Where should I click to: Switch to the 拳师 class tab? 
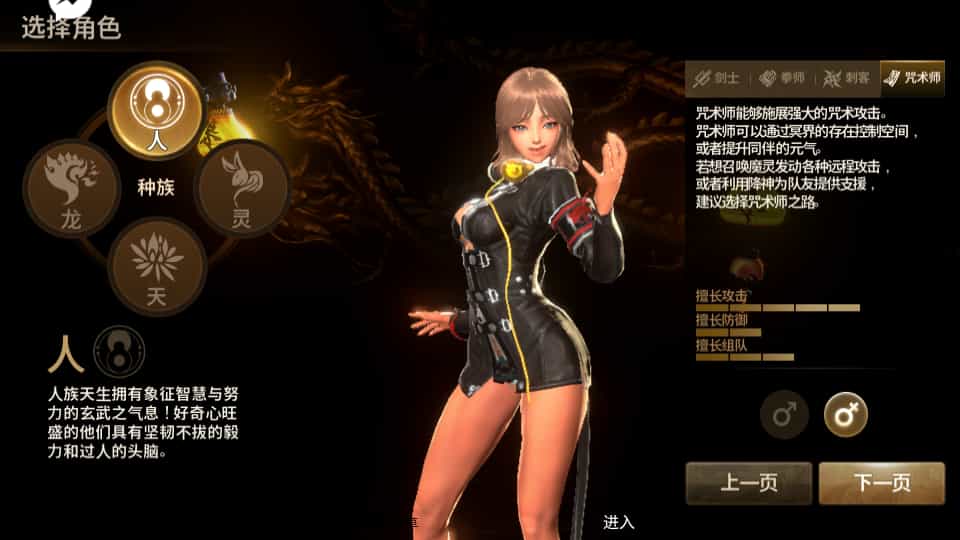[782, 78]
